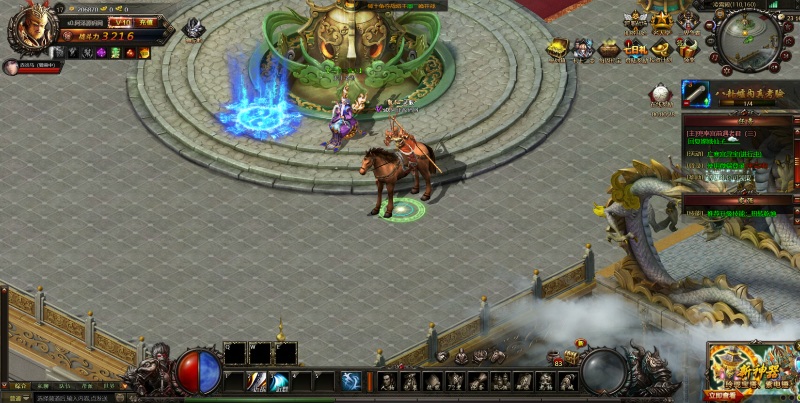Open the circular minimap
800x403 pixels.
749,40
